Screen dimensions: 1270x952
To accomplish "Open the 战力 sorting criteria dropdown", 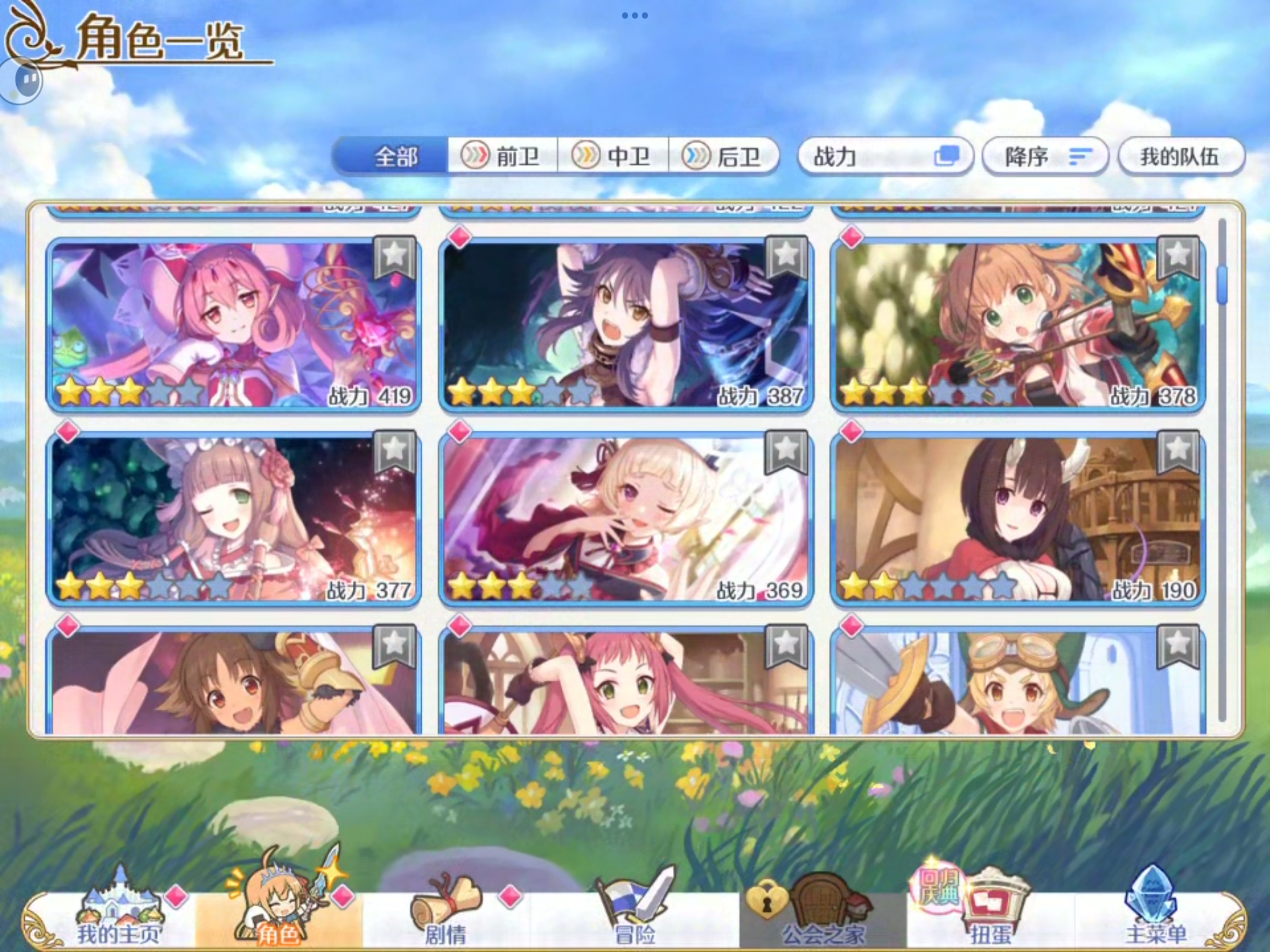I will (x=886, y=157).
